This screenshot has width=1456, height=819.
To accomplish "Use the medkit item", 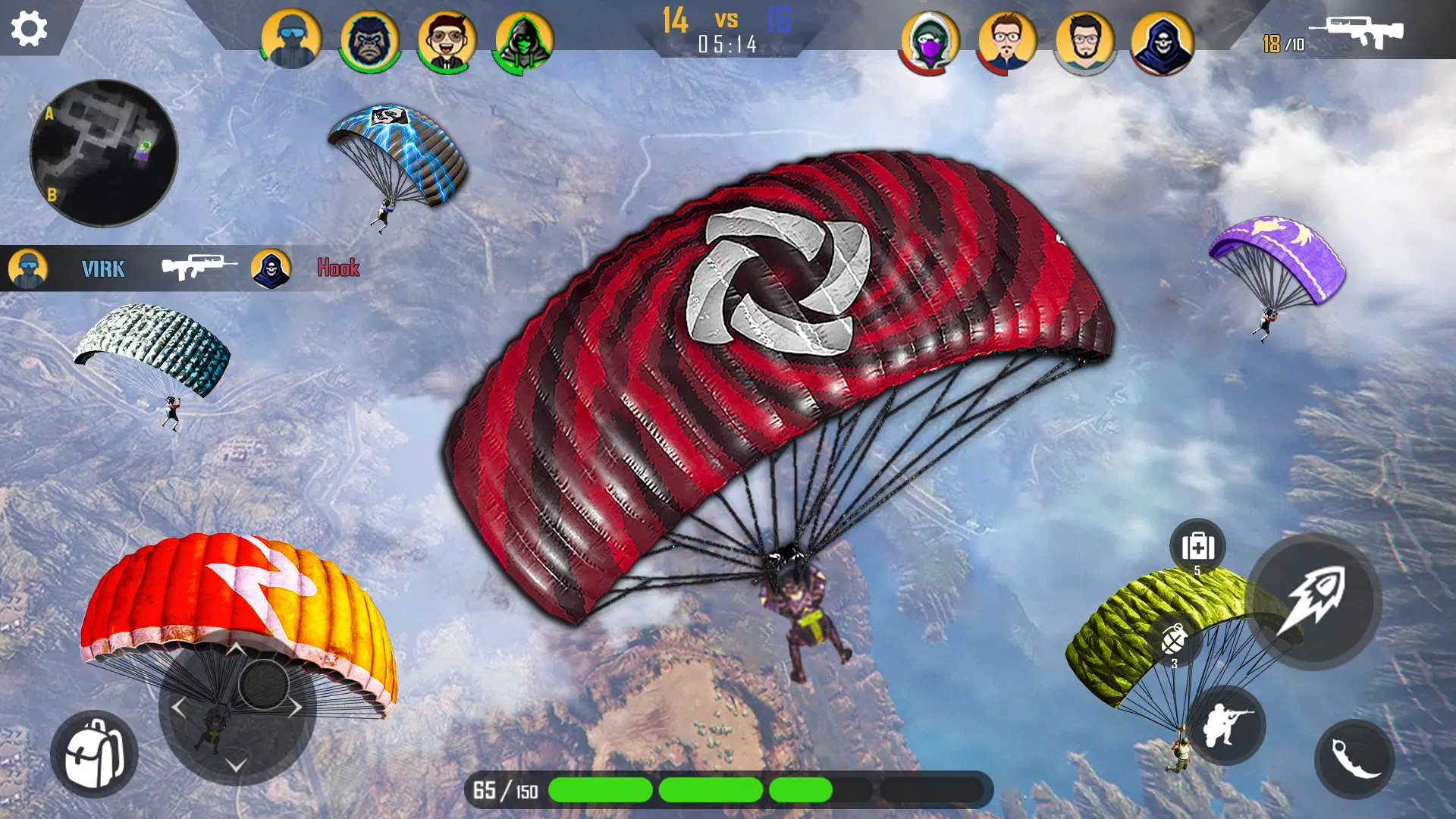I will 1197,546.
